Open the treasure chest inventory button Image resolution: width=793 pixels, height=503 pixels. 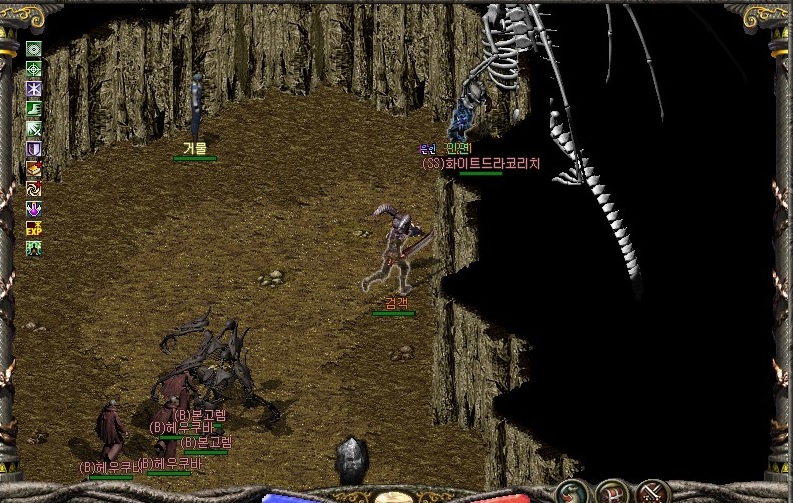(x=612, y=492)
